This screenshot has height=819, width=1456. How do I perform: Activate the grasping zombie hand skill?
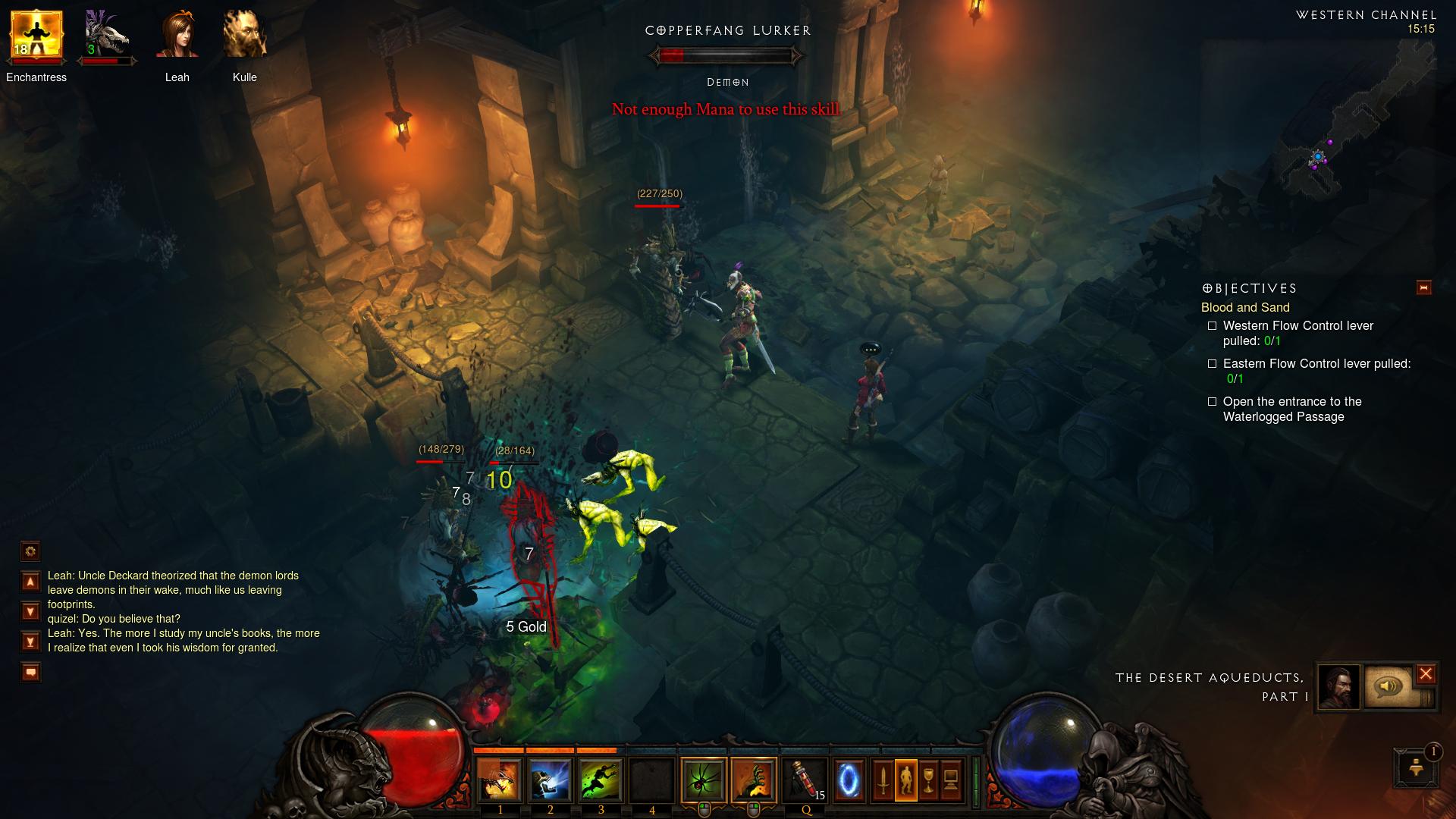click(754, 780)
